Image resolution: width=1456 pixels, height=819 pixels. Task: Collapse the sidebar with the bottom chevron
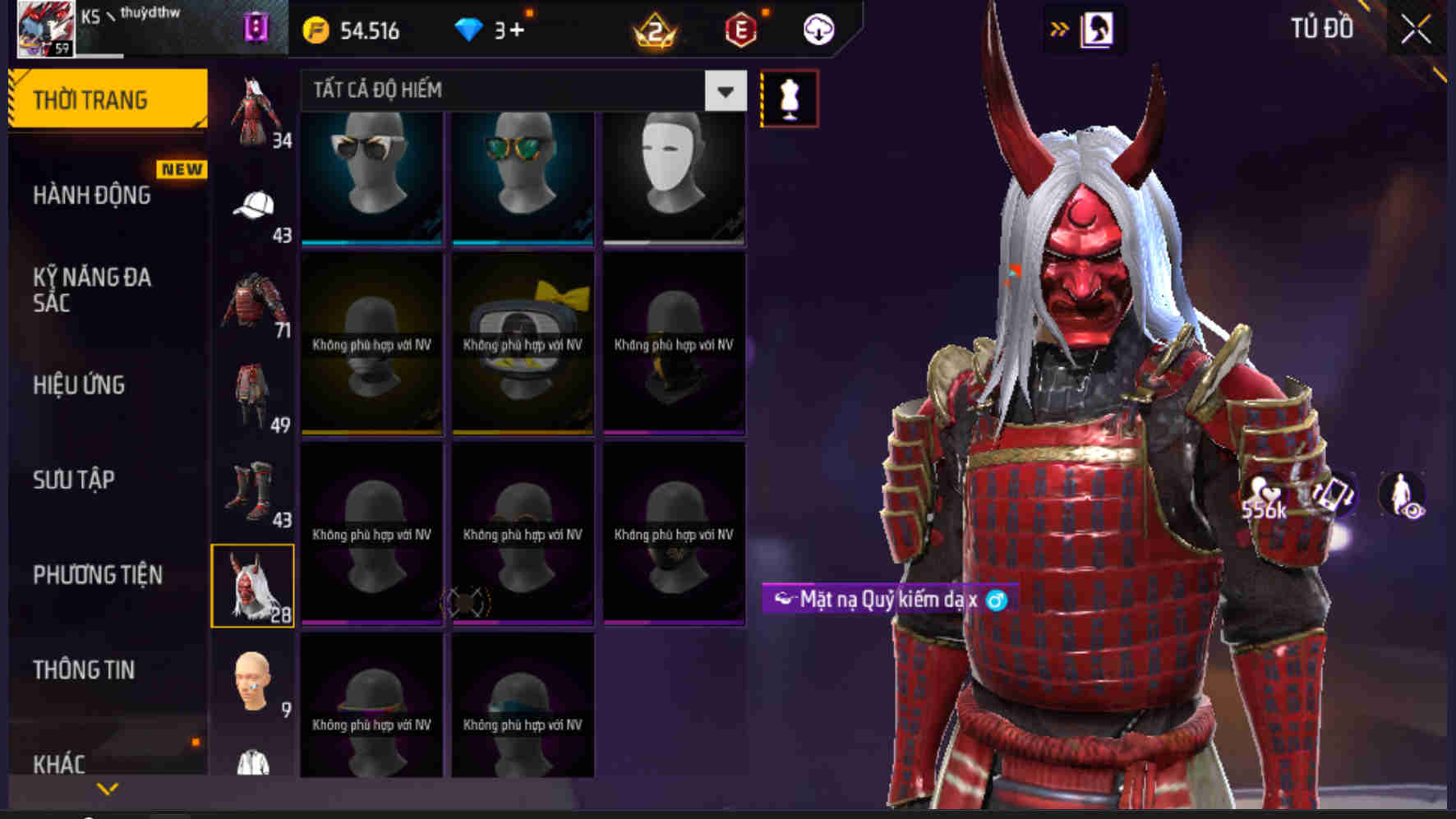105,787
